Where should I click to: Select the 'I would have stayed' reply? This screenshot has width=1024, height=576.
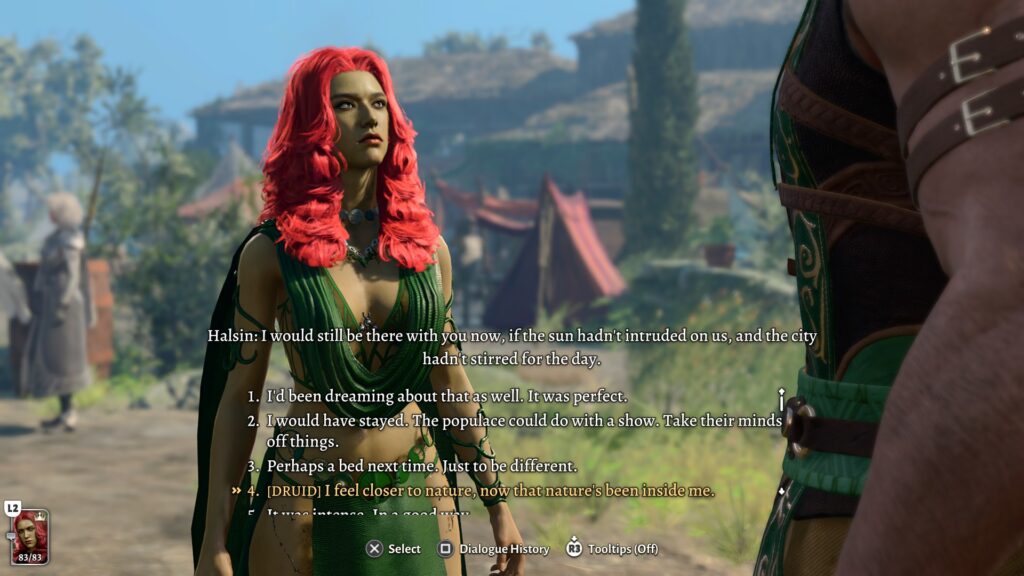pyautogui.click(x=522, y=421)
